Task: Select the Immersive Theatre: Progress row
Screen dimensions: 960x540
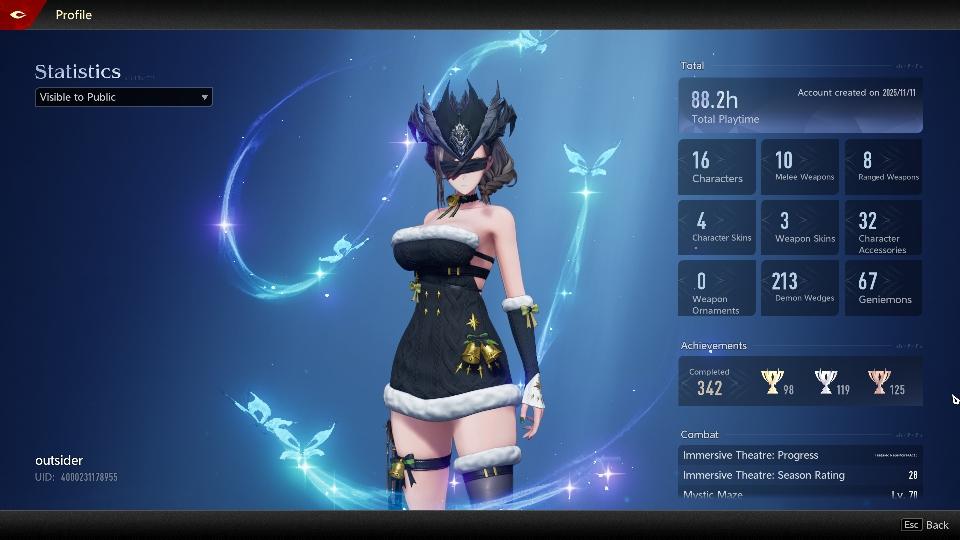Action: 800,455
